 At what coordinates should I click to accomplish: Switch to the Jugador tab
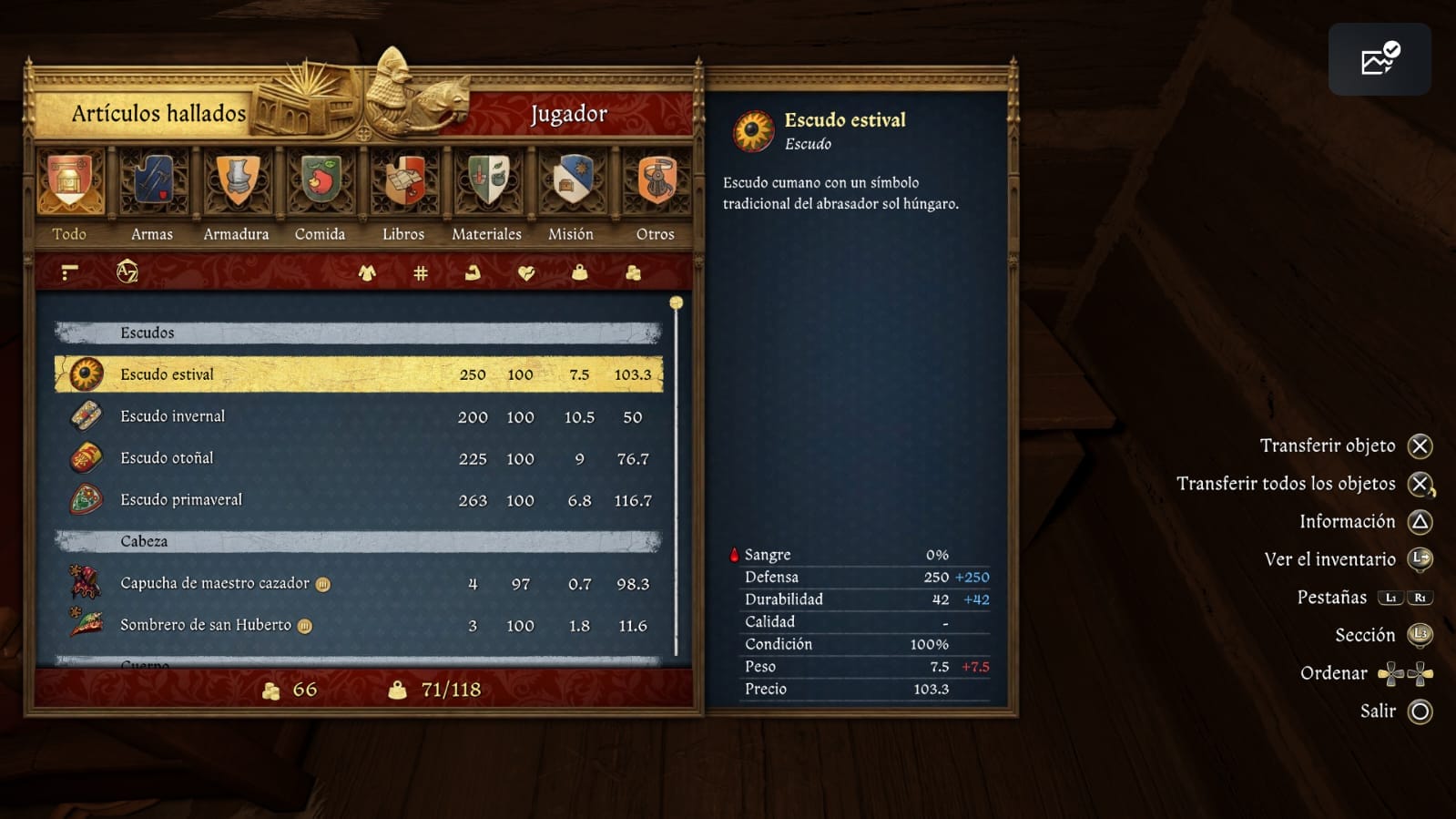(568, 113)
